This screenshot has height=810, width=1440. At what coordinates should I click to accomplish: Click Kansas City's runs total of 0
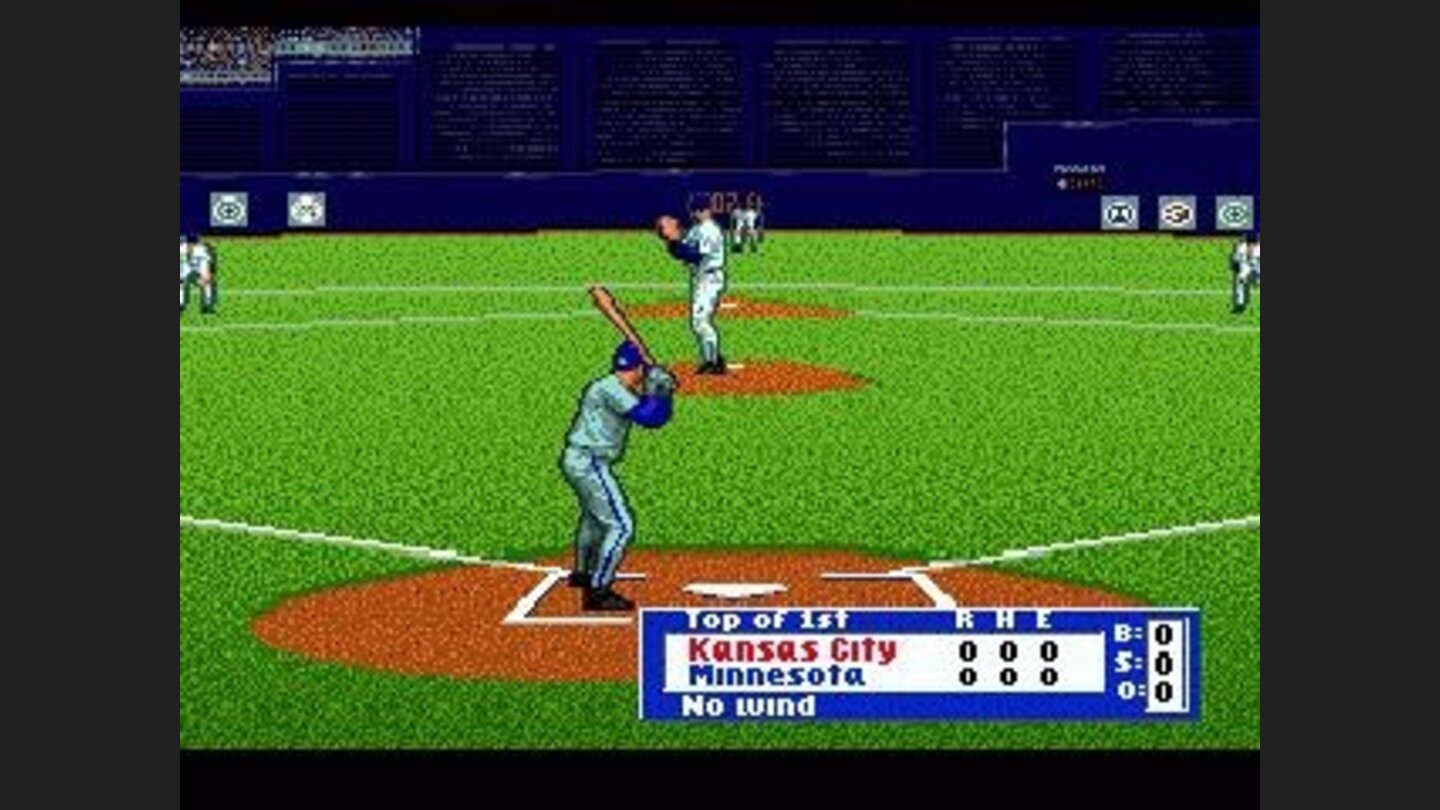[x=967, y=650]
